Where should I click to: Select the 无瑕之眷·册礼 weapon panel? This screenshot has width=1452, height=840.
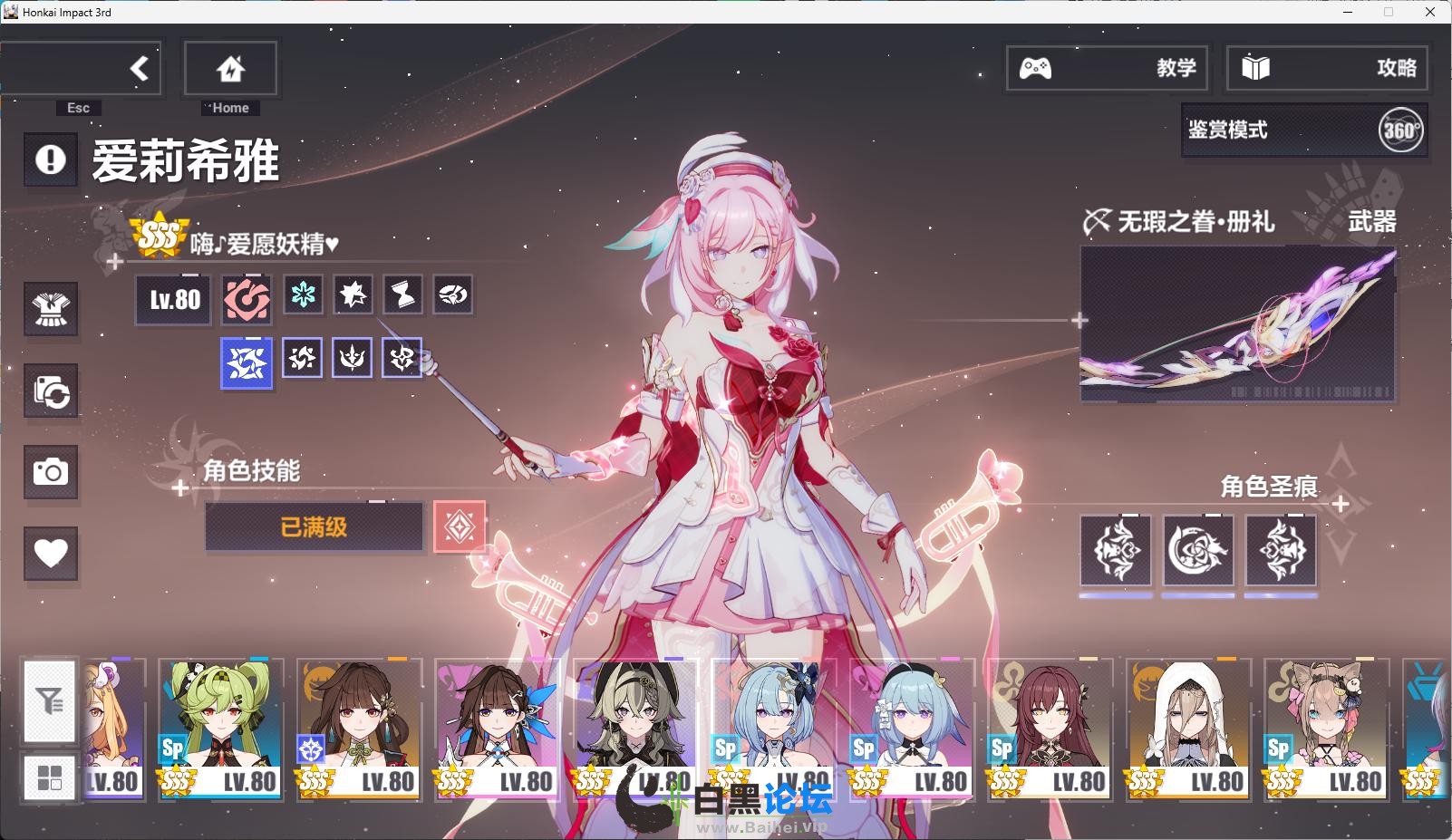pos(1237,323)
